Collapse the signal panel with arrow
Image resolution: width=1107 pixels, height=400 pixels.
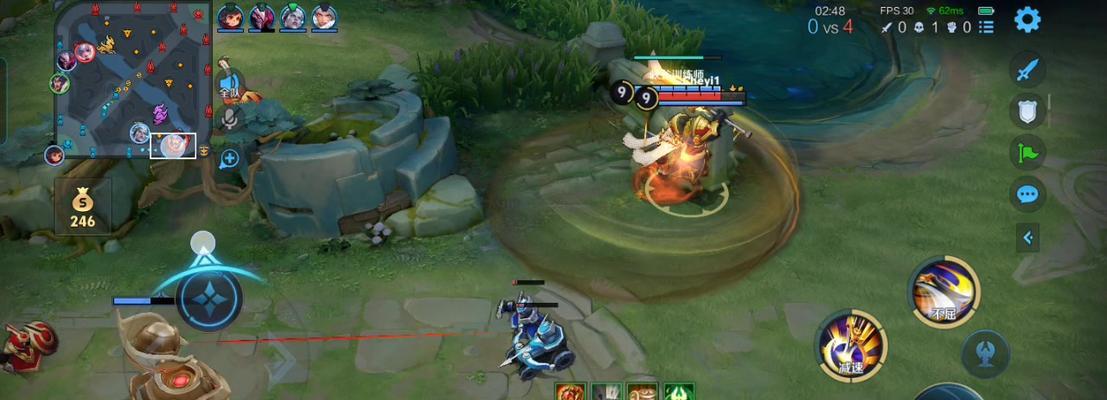tap(1027, 237)
